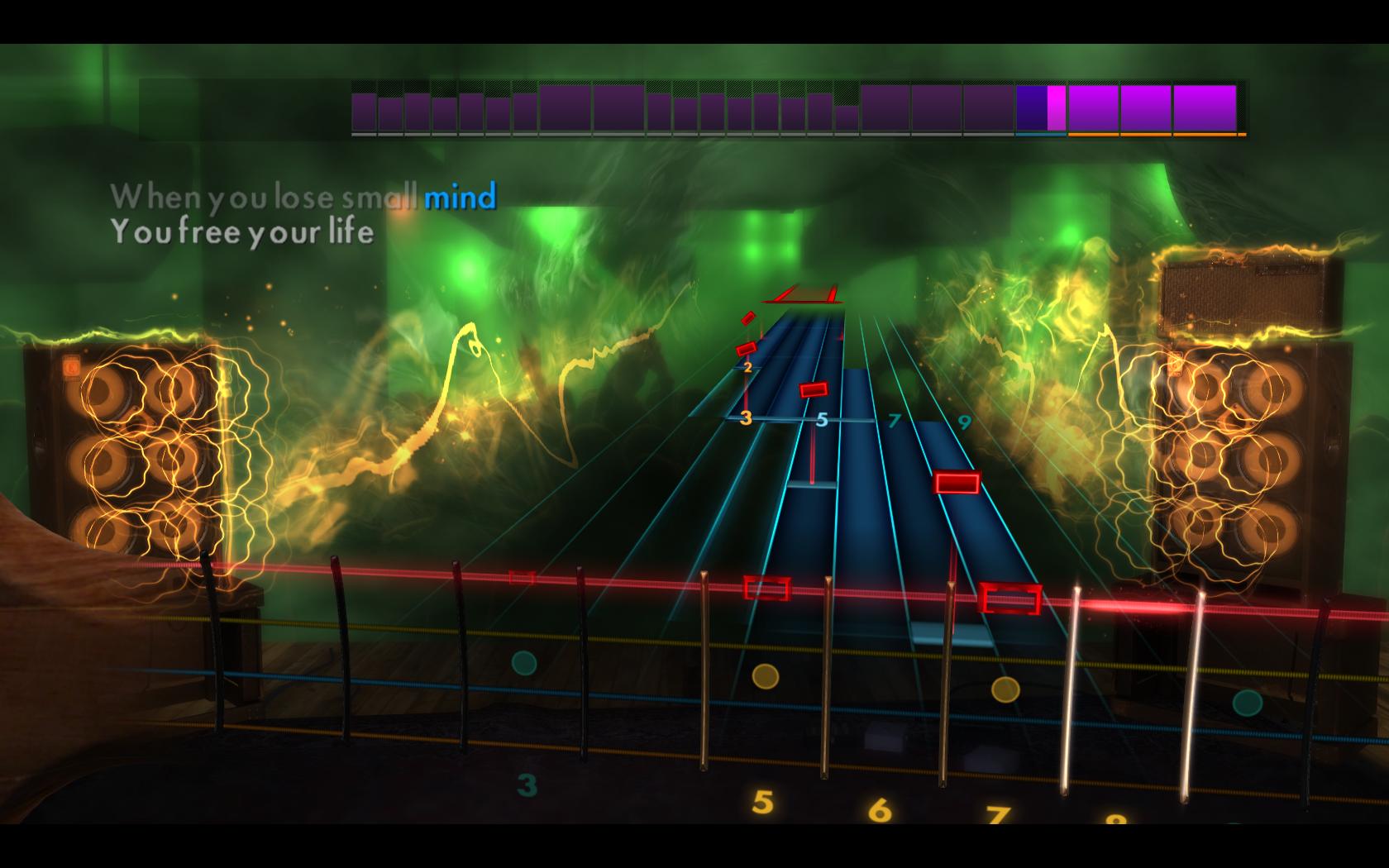Expand the last purple section in the timeline
Screen dimensions: 1389x868
(1203, 107)
